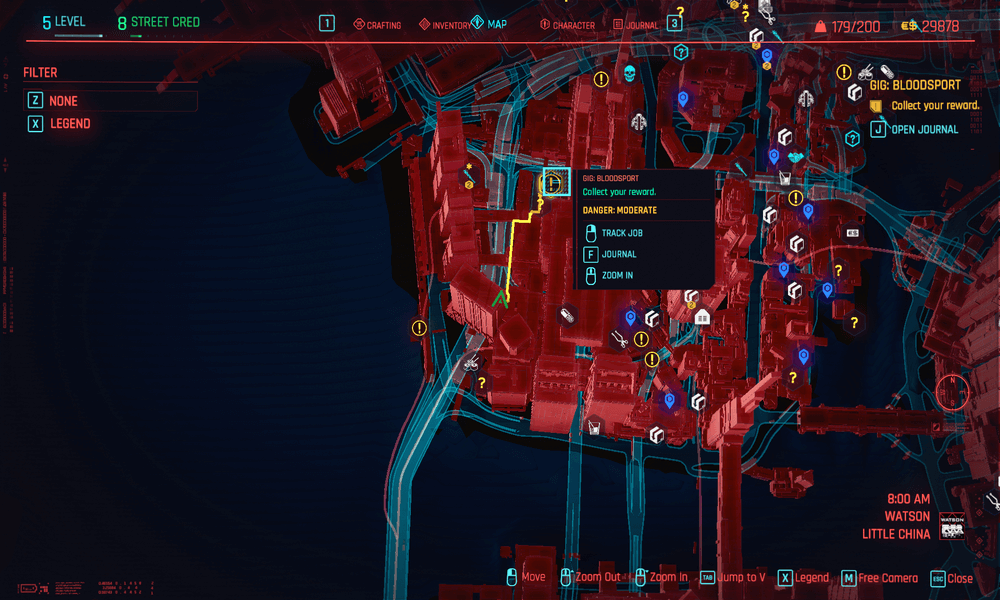Switch to the Crafting tab
The height and width of the screenshot is (600, 1000).
coord(377,24)
